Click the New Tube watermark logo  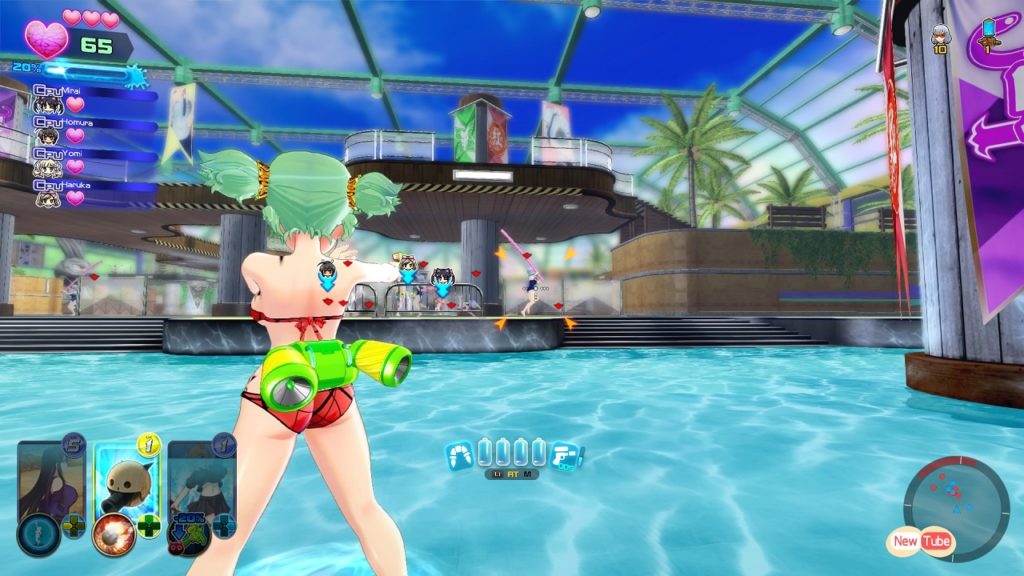pyautogui.click(x=919, y=541)
